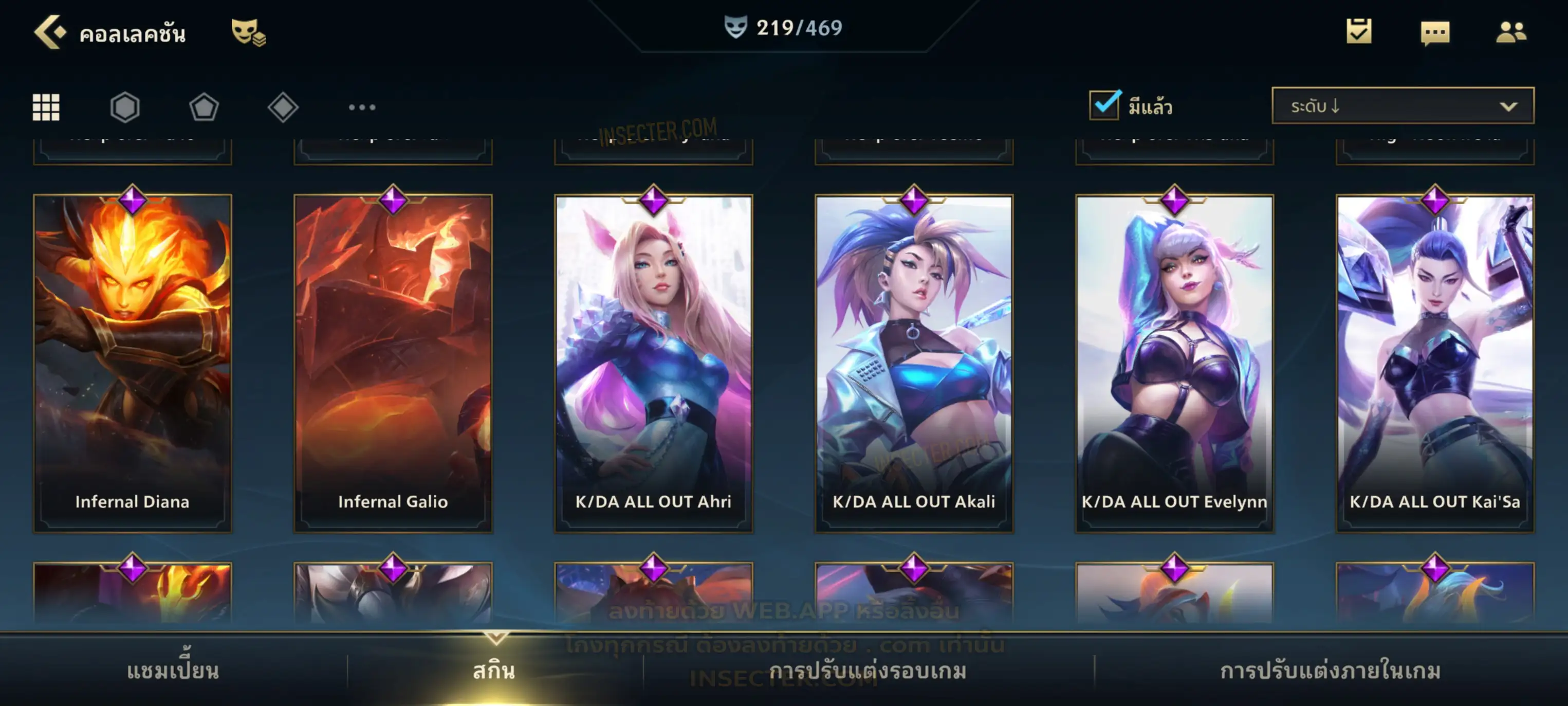
Task: Select the K/DA ALL OUT Kai'Sa skin
Action: point(1435,363)
